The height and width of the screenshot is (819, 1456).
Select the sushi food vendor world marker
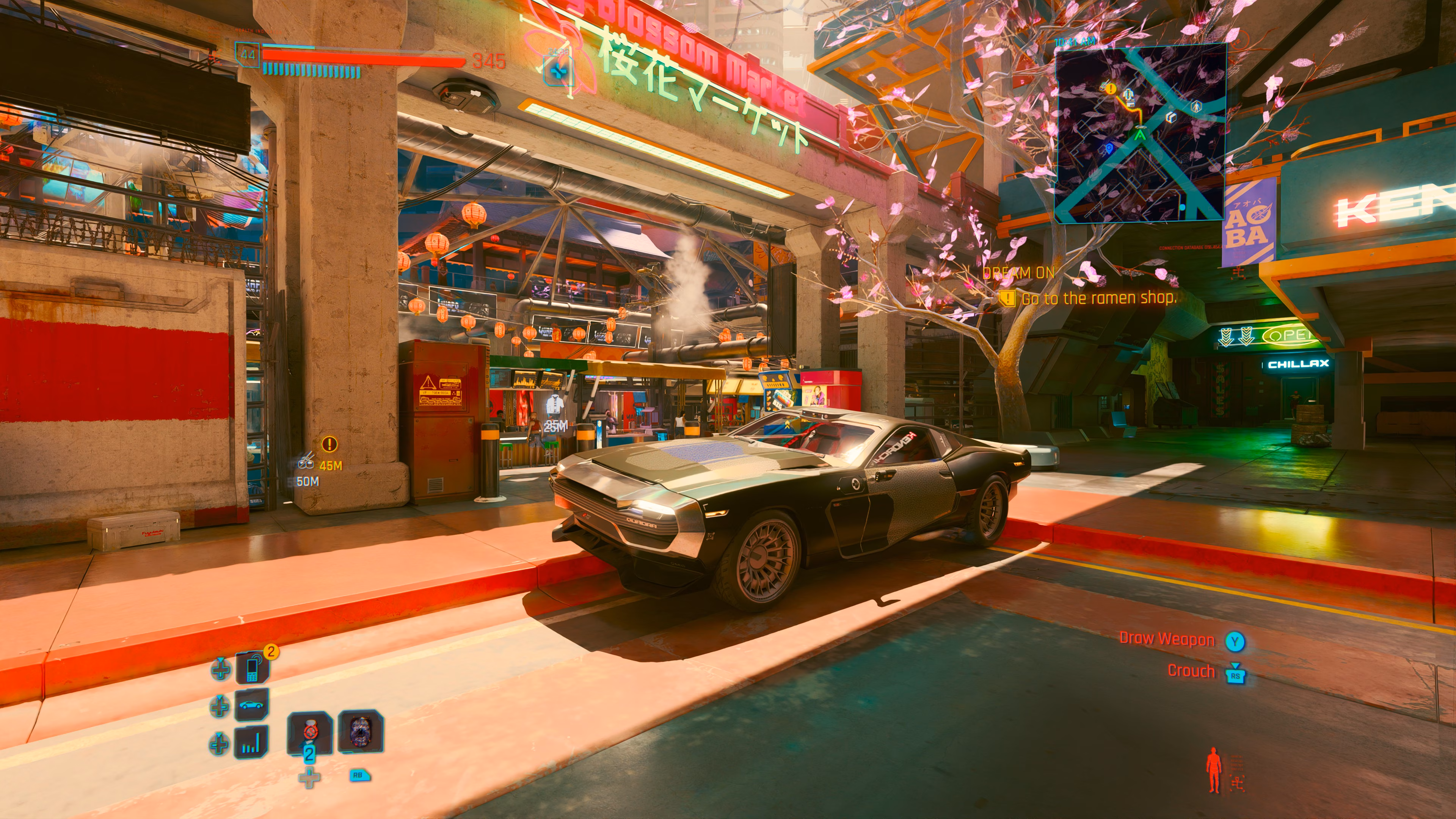click(x=306, y=462)
